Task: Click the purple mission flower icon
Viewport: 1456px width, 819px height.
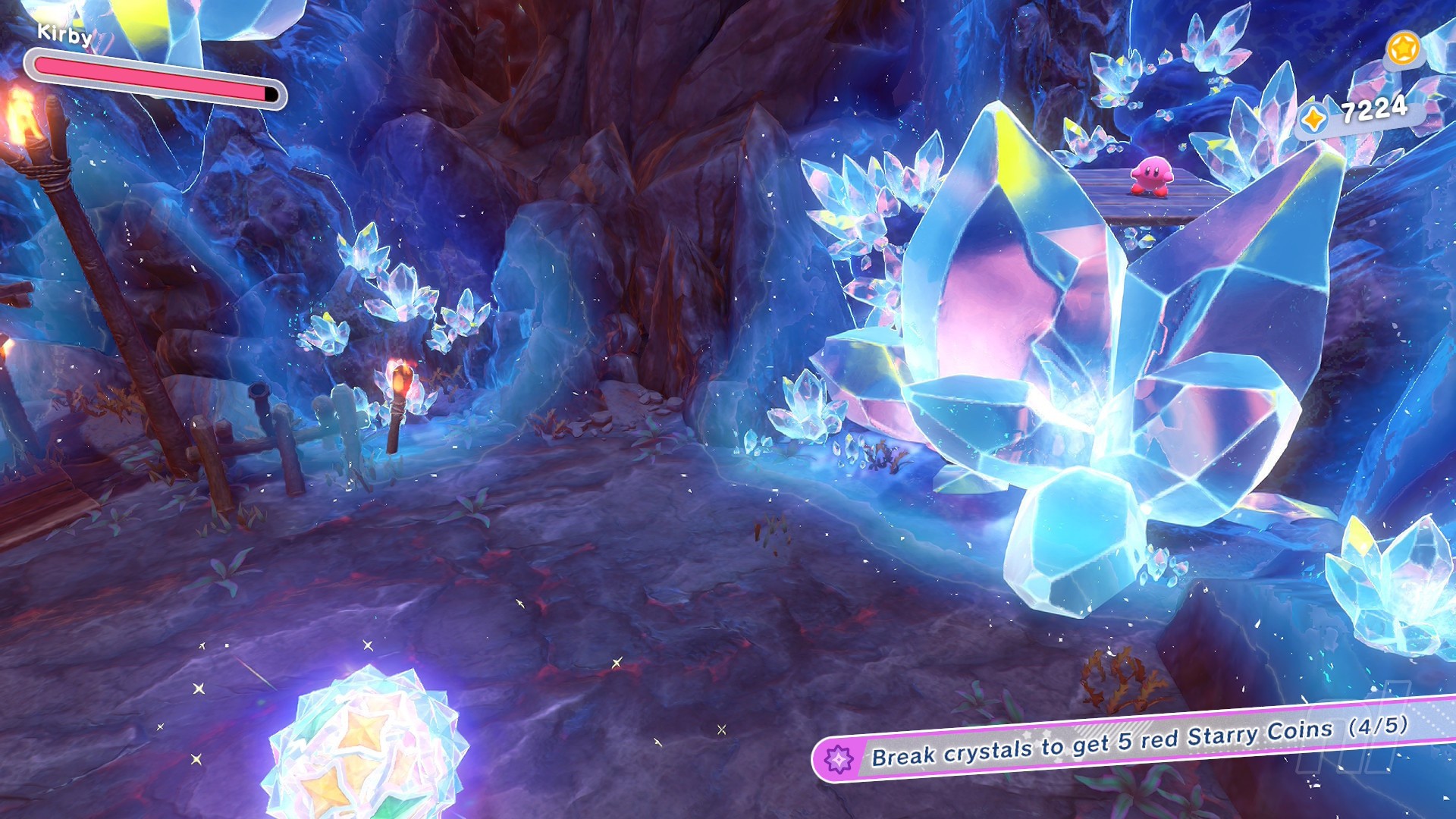Action: click(839, 759)
